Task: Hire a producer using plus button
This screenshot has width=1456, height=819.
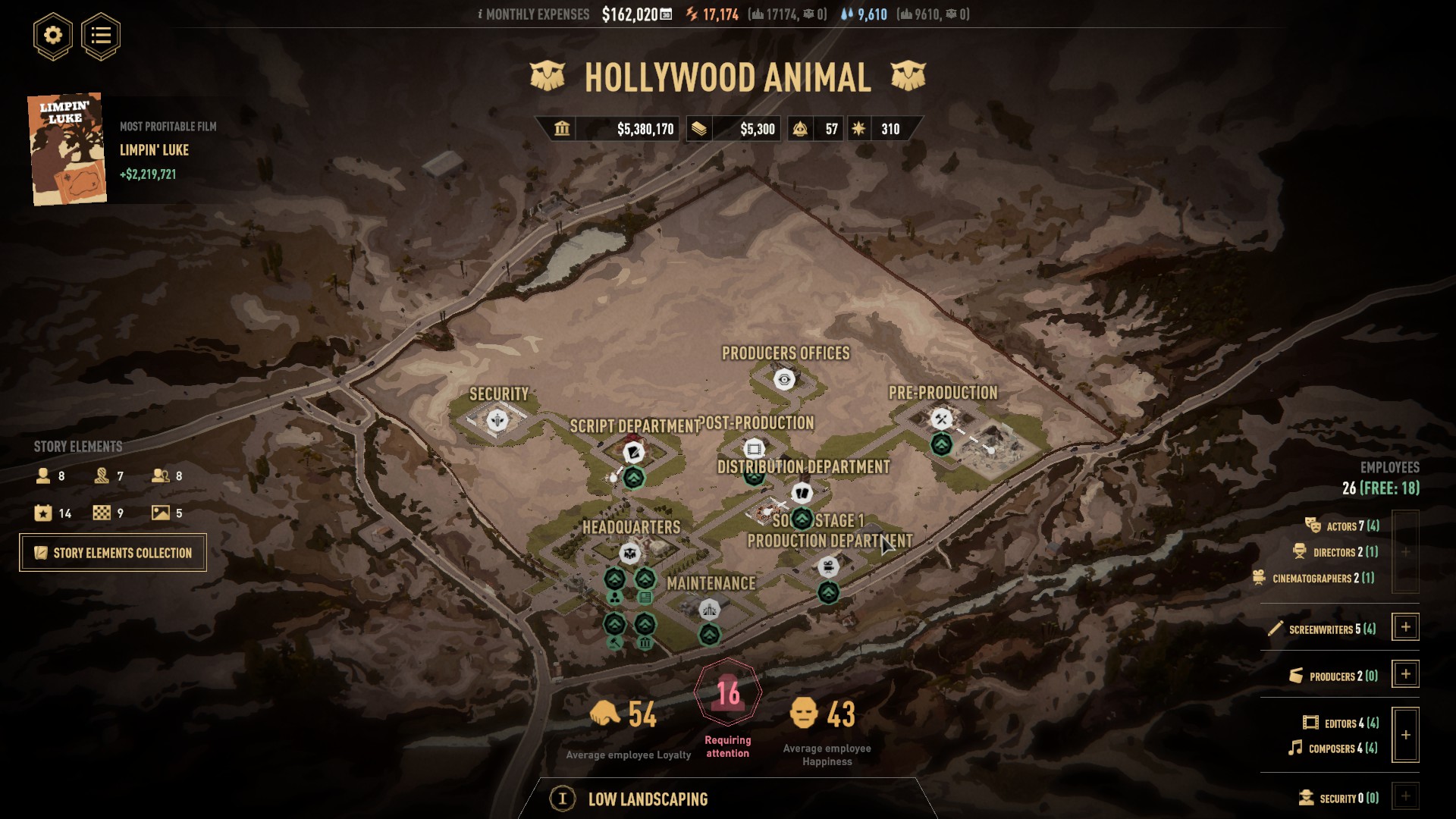Action: coord(1405,674)
